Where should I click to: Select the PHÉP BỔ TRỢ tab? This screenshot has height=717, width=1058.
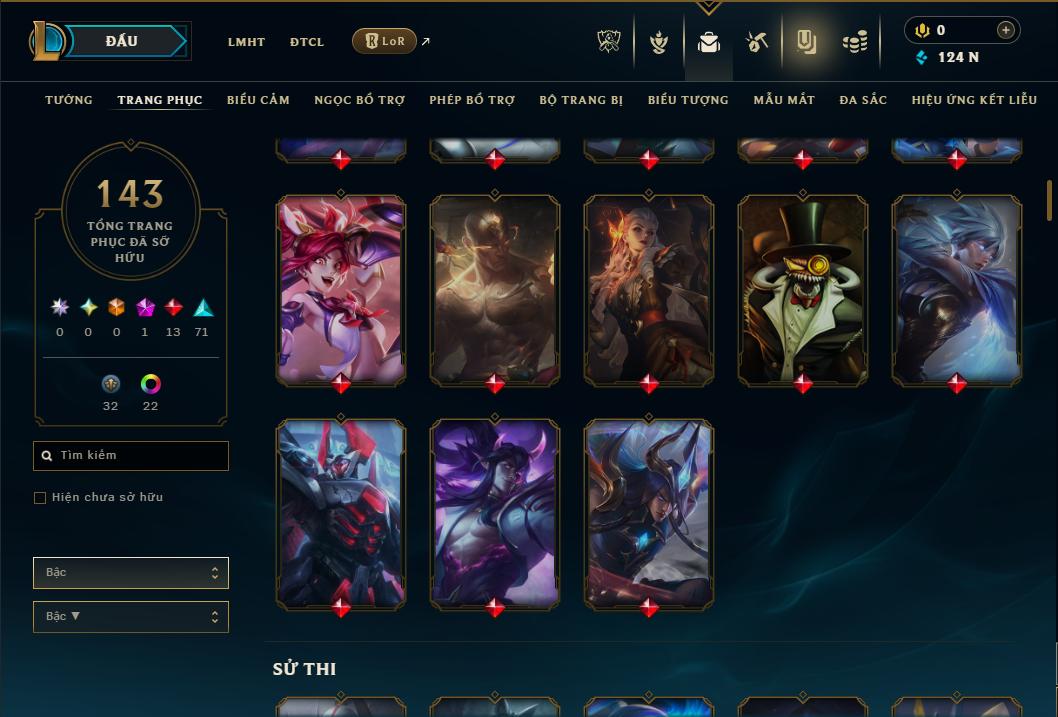pyautogui.click(x=472, y=100)
